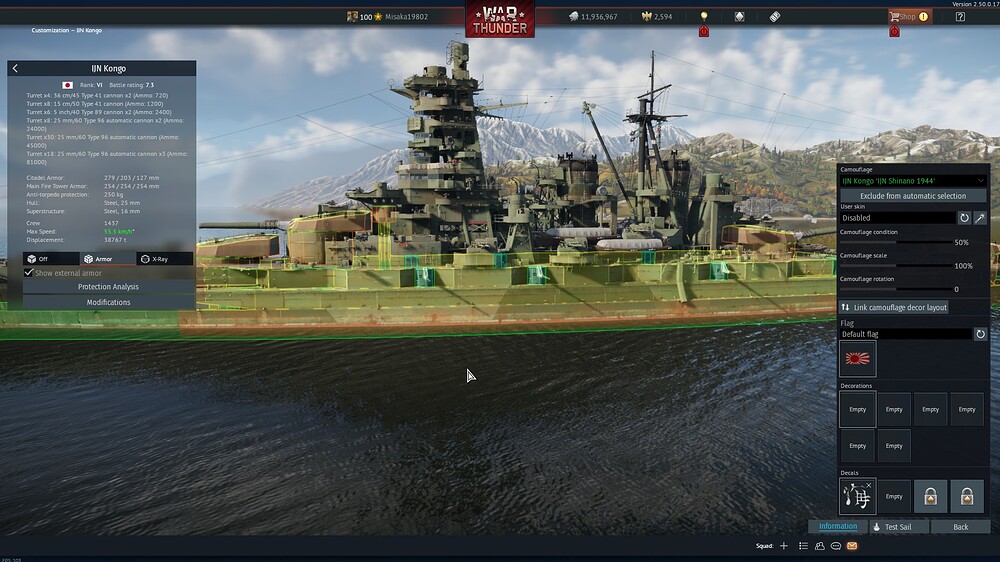Start a Test Sail
This screenshot has width=1000, height=562.
tap(898, 527)
